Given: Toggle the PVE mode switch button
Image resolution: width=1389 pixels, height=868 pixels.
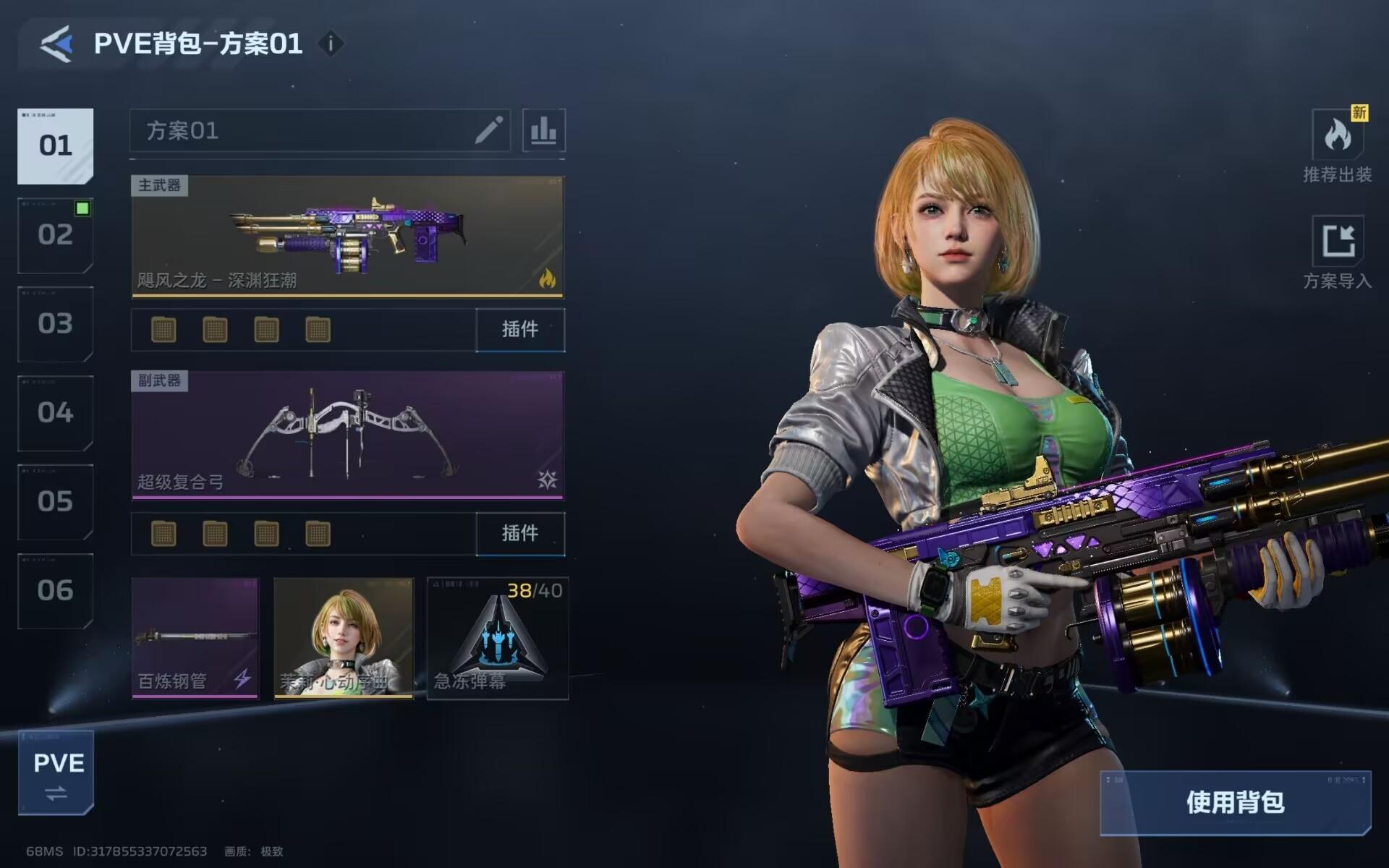Looking at the screenshot, I should 56,773.
